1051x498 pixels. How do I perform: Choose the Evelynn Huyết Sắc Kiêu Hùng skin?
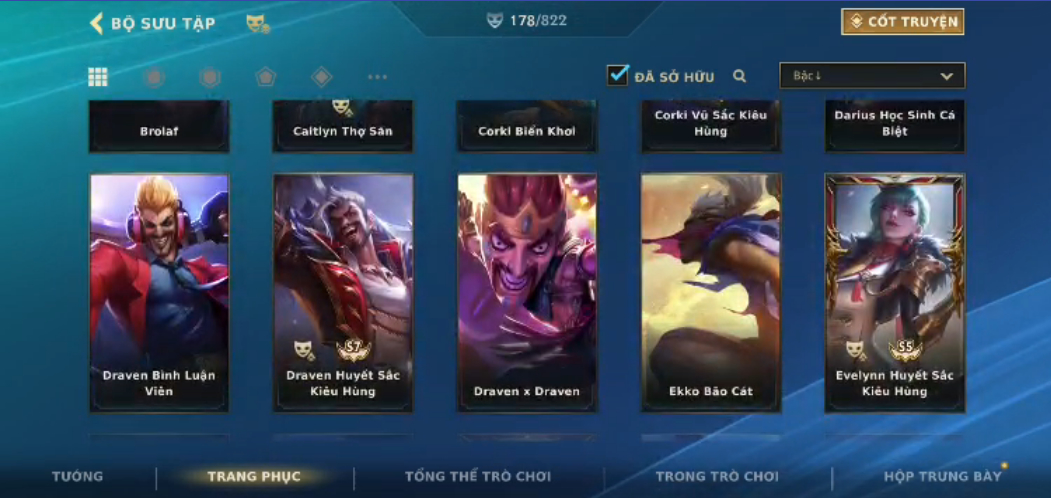(x=895, y=292)
